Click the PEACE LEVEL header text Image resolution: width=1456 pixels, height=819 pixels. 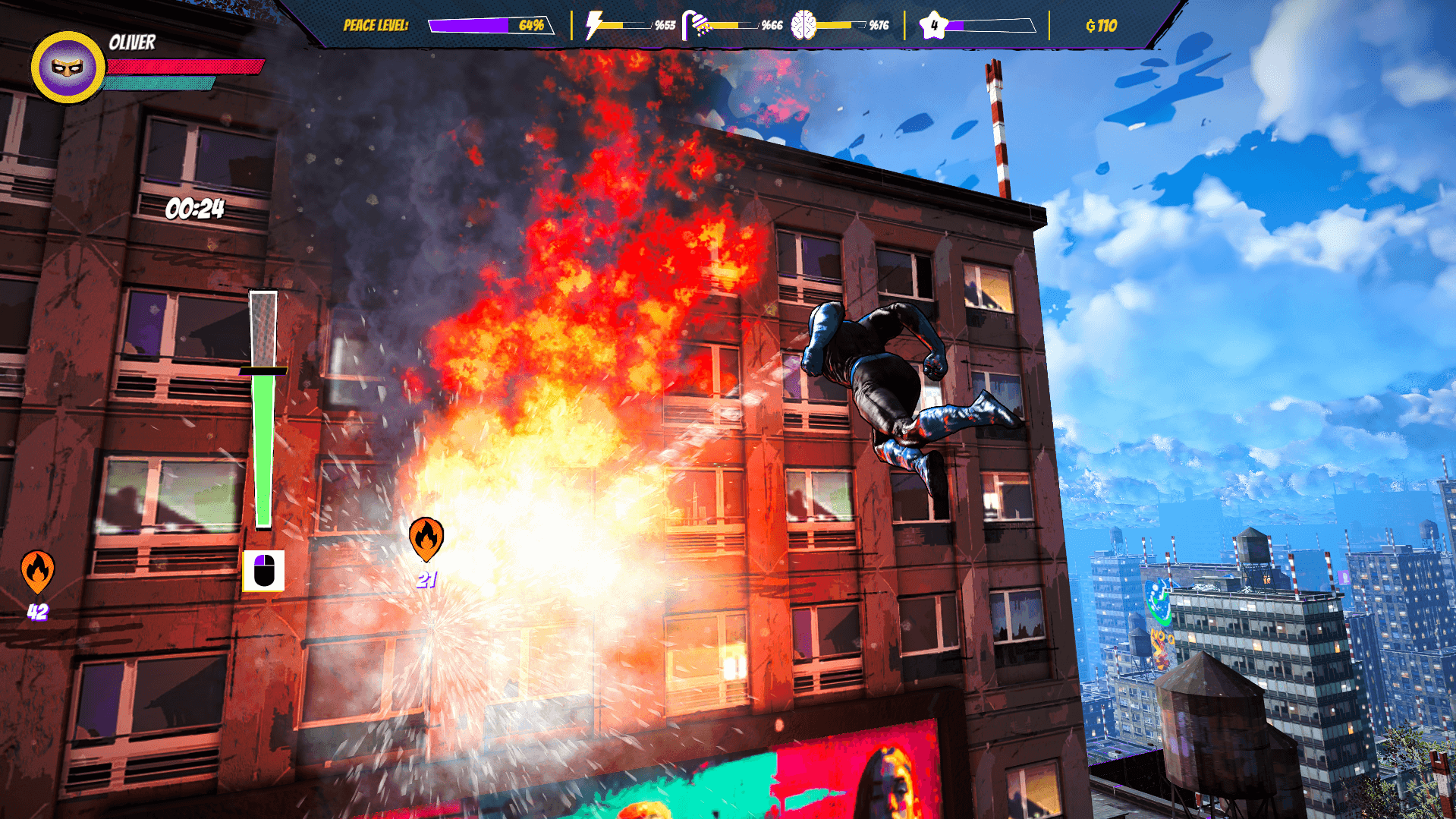pyautogui.click(x=376, y=25)
